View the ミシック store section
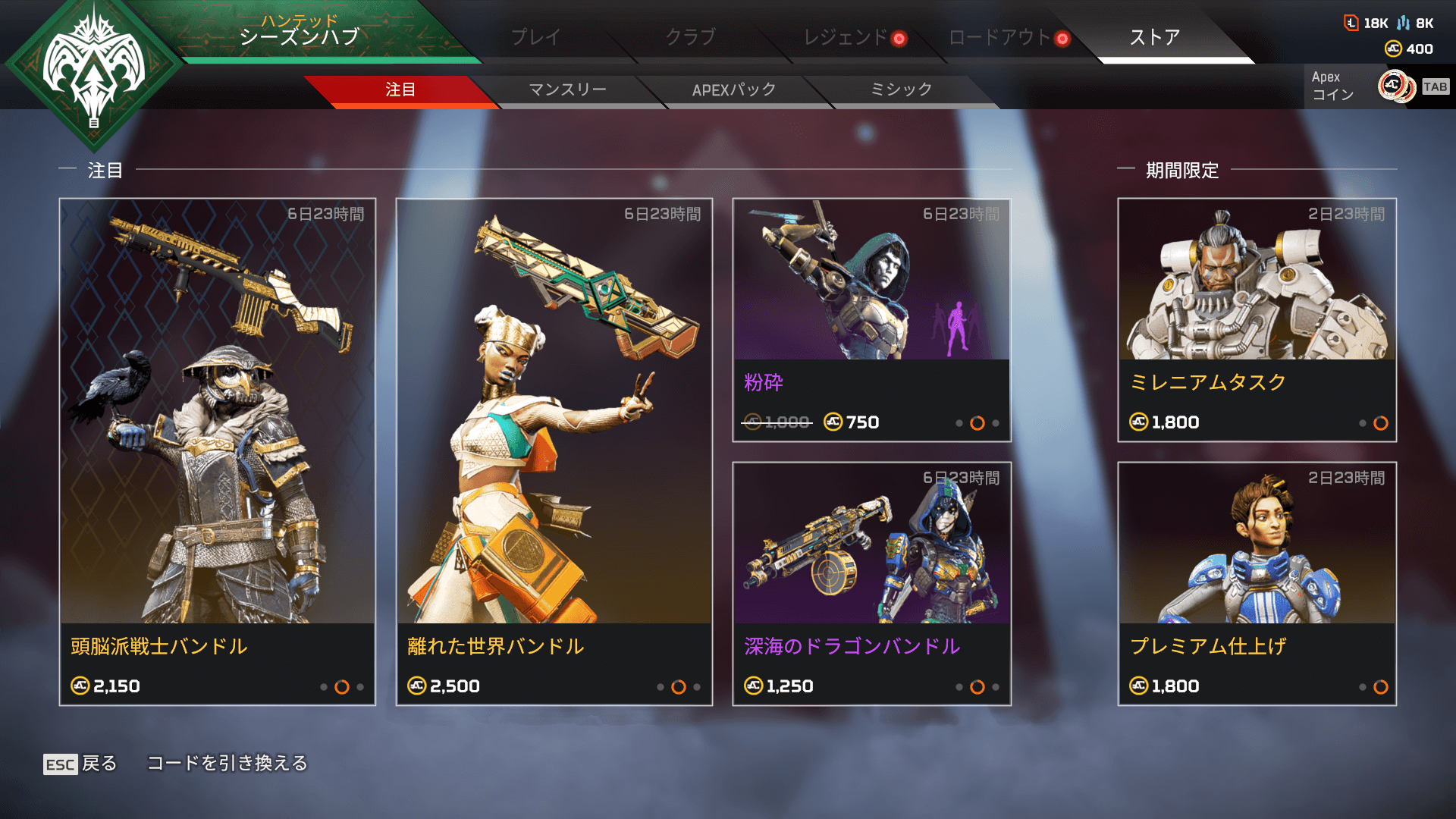The height and width of the screenshot is (819, 1456). pos(901,89)
